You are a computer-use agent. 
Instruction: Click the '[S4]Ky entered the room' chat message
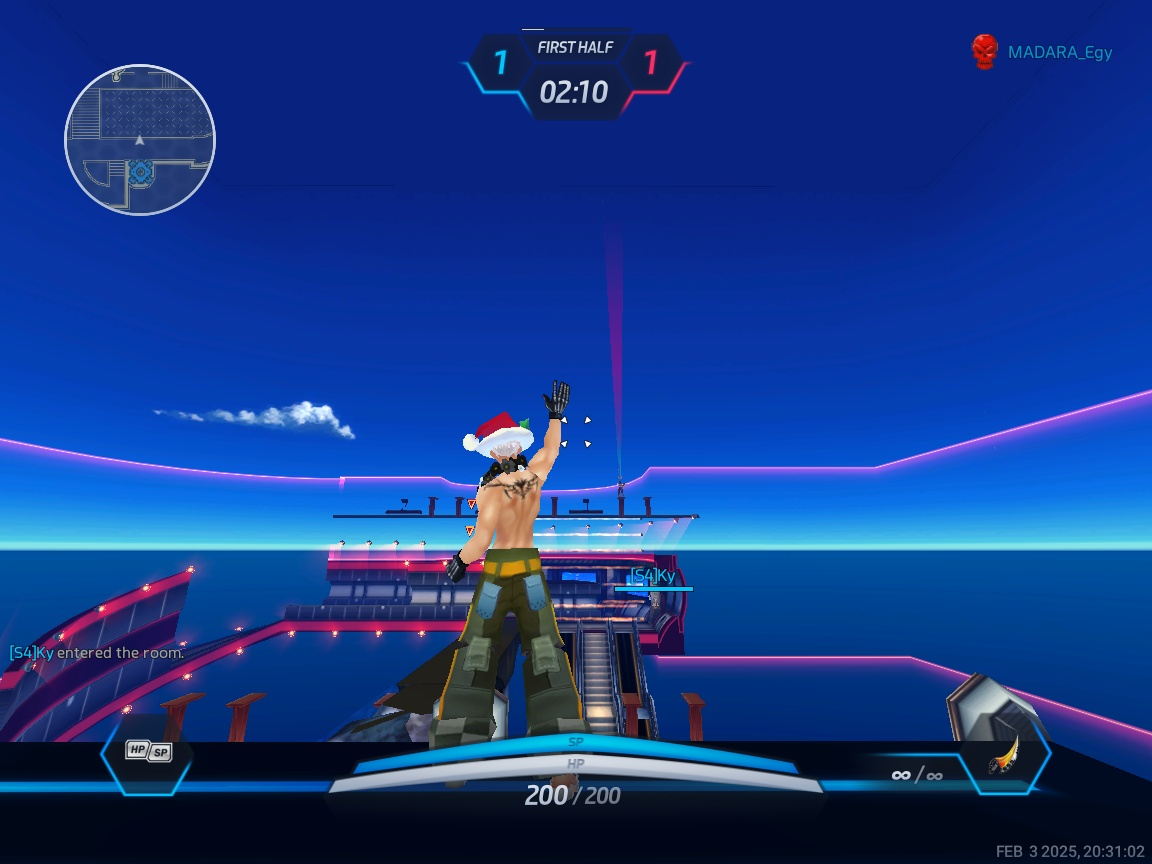(x=97, y=653)
